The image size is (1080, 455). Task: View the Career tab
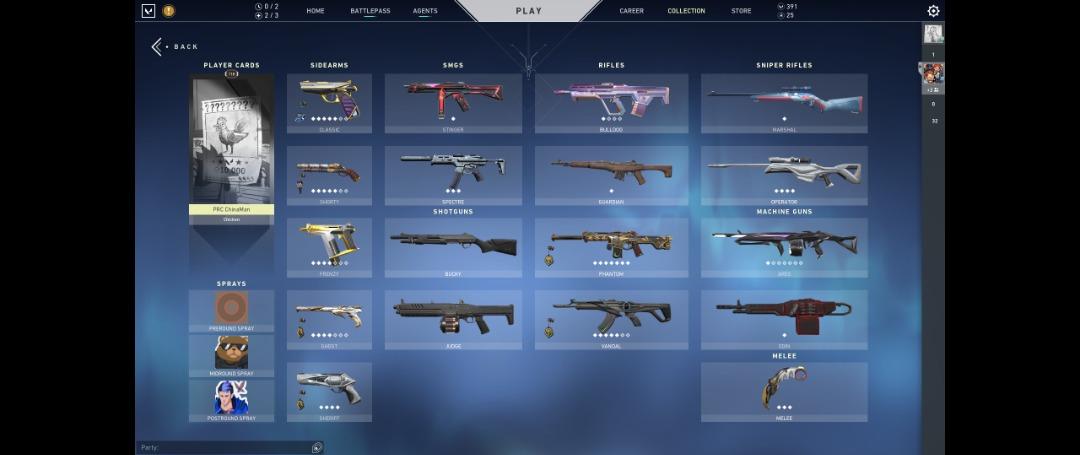click(x=631, y=11)
